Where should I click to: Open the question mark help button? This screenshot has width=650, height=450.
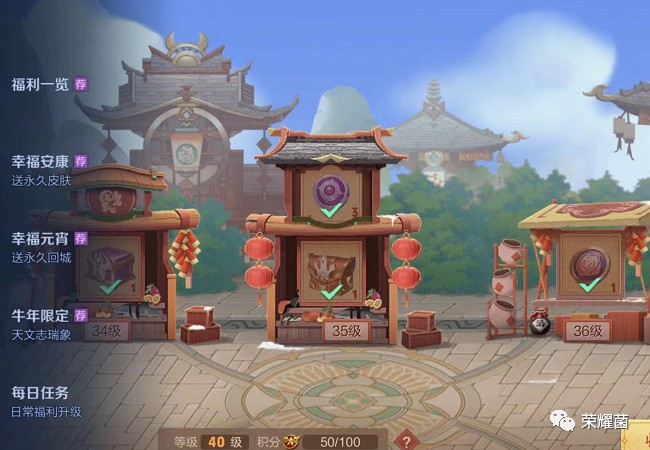(407, 440)
